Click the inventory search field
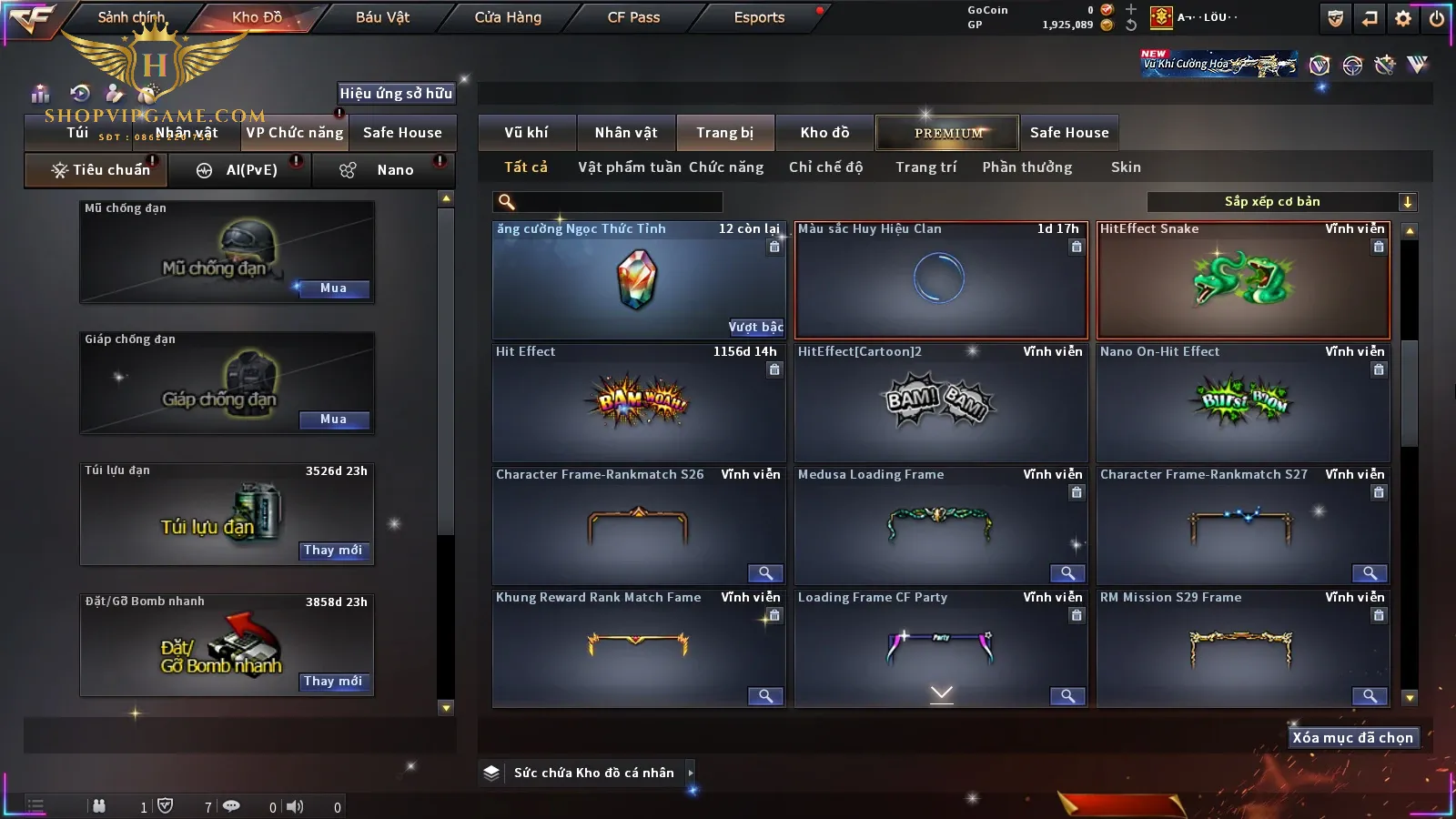 click(610, 202)
